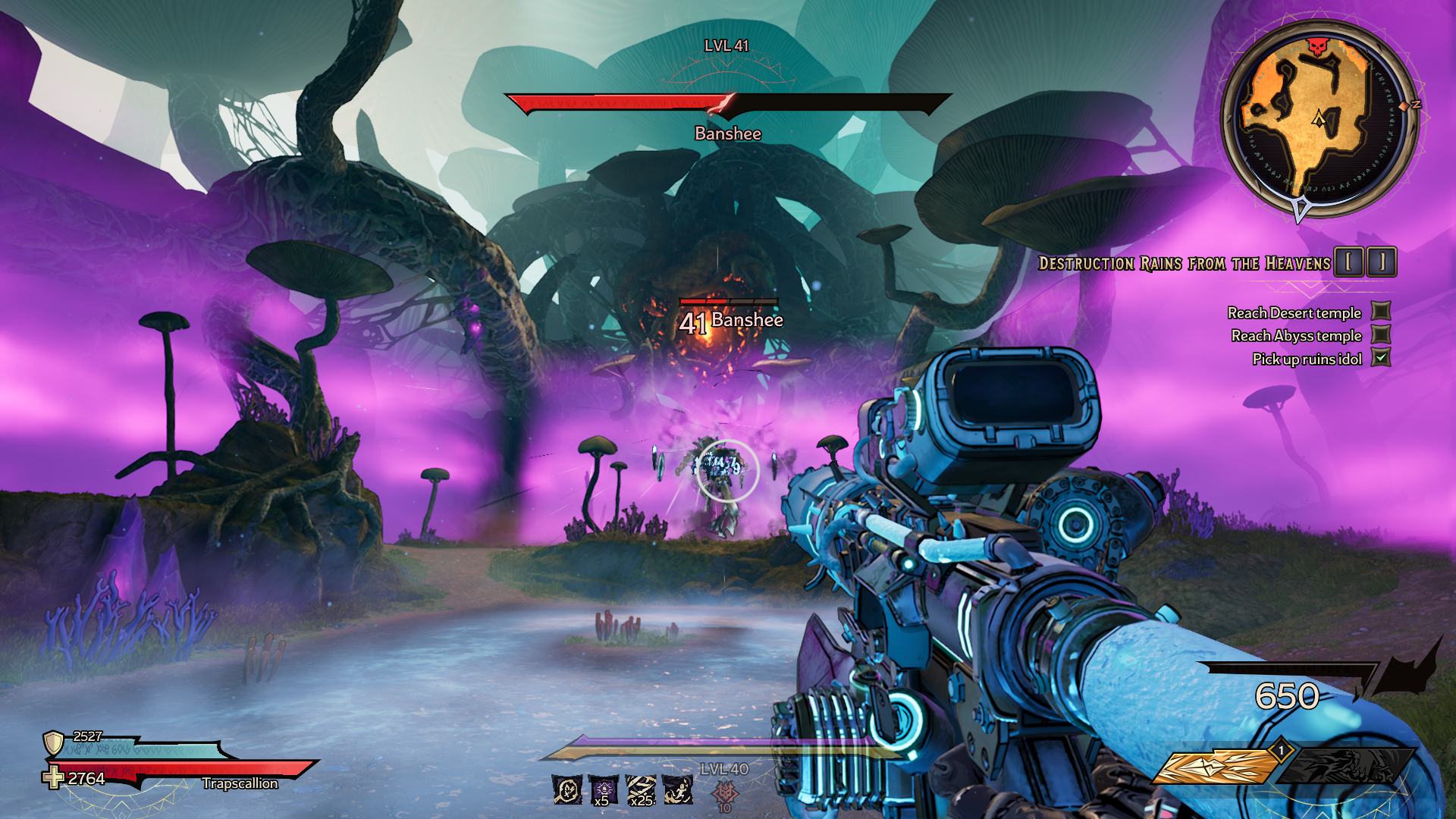Select the Pick up ruins idol objective
This screenshot has height=819, width=1456.
(1307, 359)
